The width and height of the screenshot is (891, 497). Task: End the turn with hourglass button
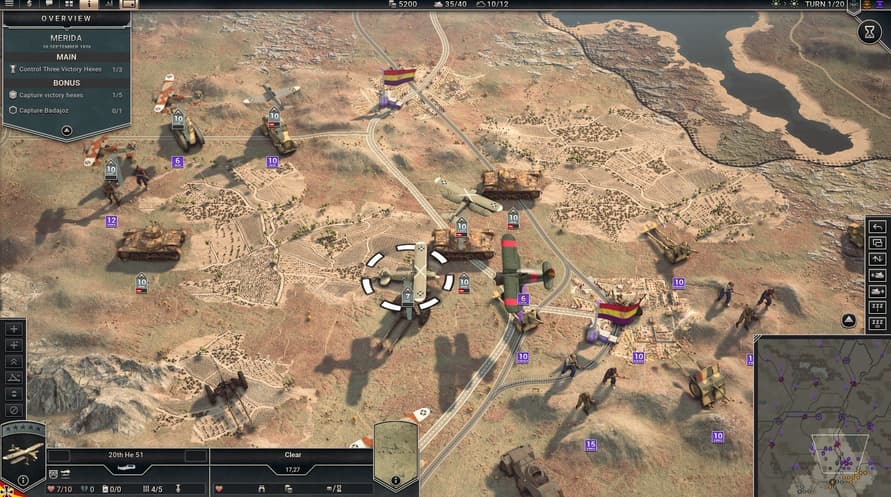[867, 32]
